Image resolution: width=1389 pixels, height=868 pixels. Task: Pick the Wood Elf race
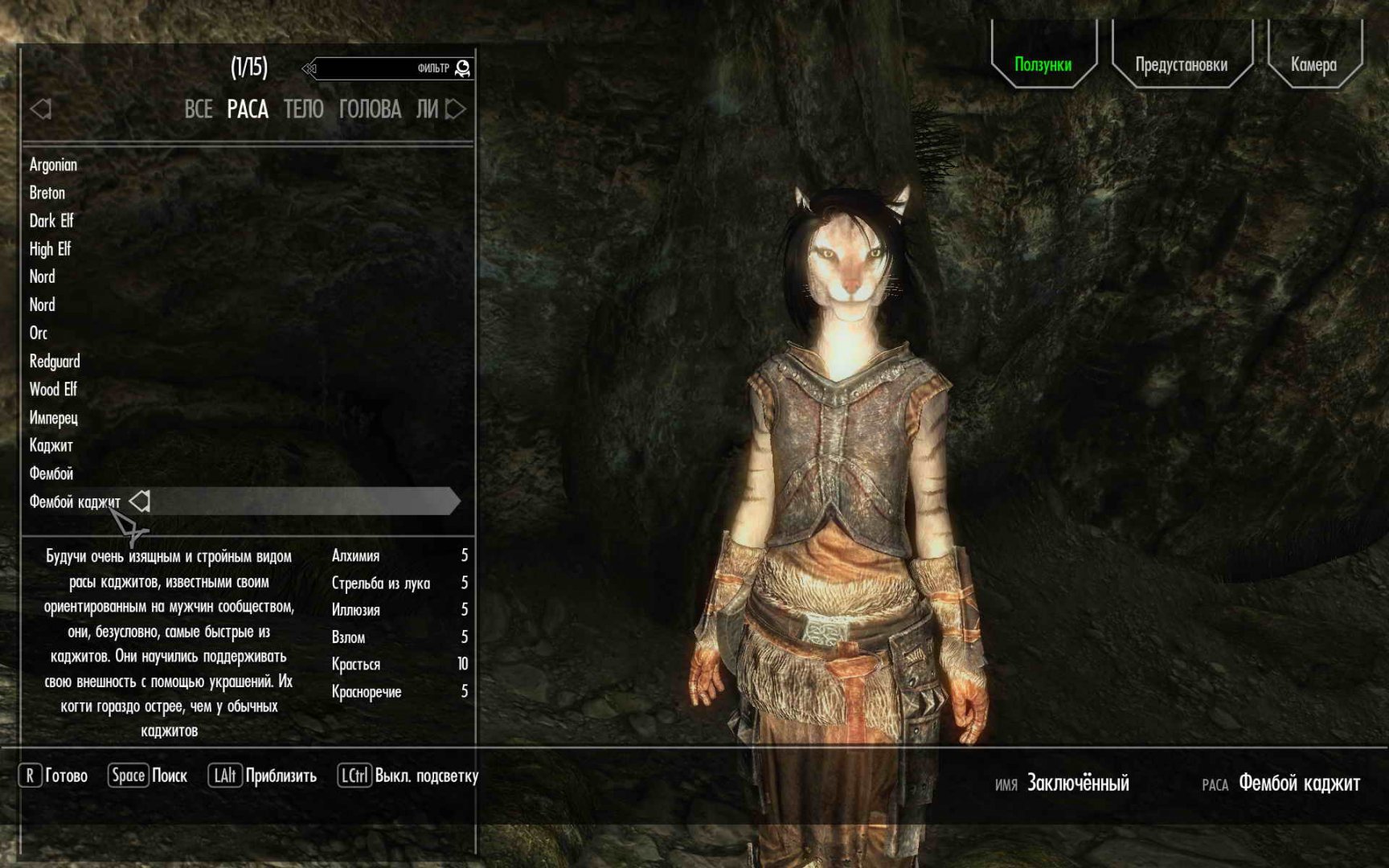click(x=53, y=389)
